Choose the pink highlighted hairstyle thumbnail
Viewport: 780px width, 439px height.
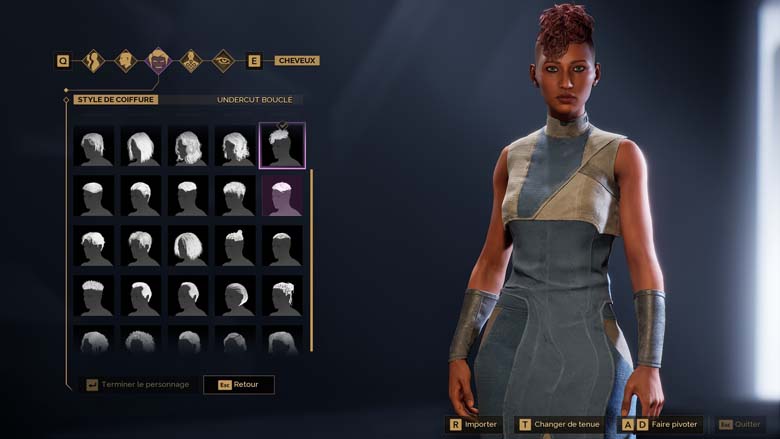(282, 196)
